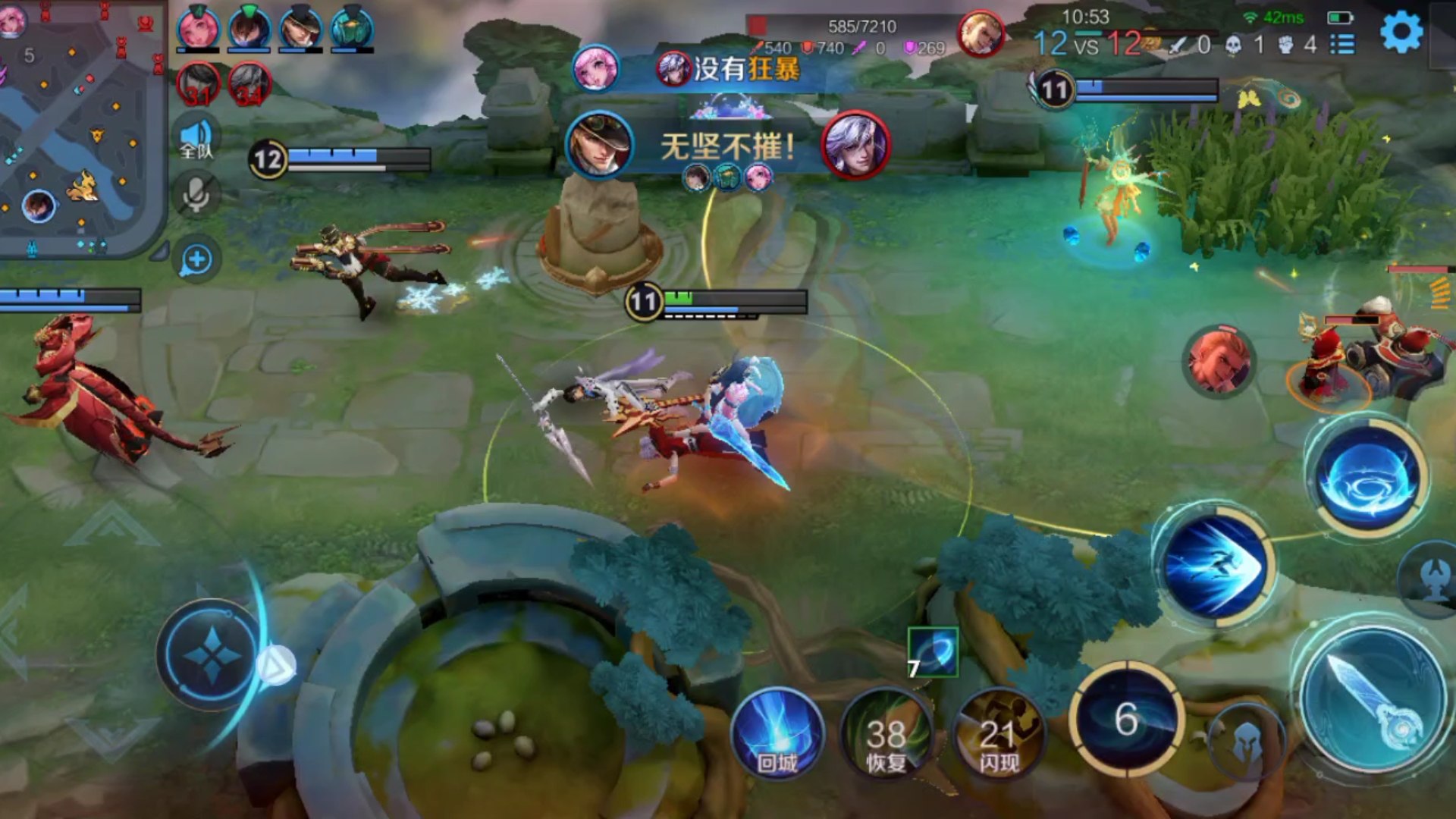Viewport: 1456px width, 819px height.
Task: Cast the blue dash skill
Action: [x=1213, y=565]
